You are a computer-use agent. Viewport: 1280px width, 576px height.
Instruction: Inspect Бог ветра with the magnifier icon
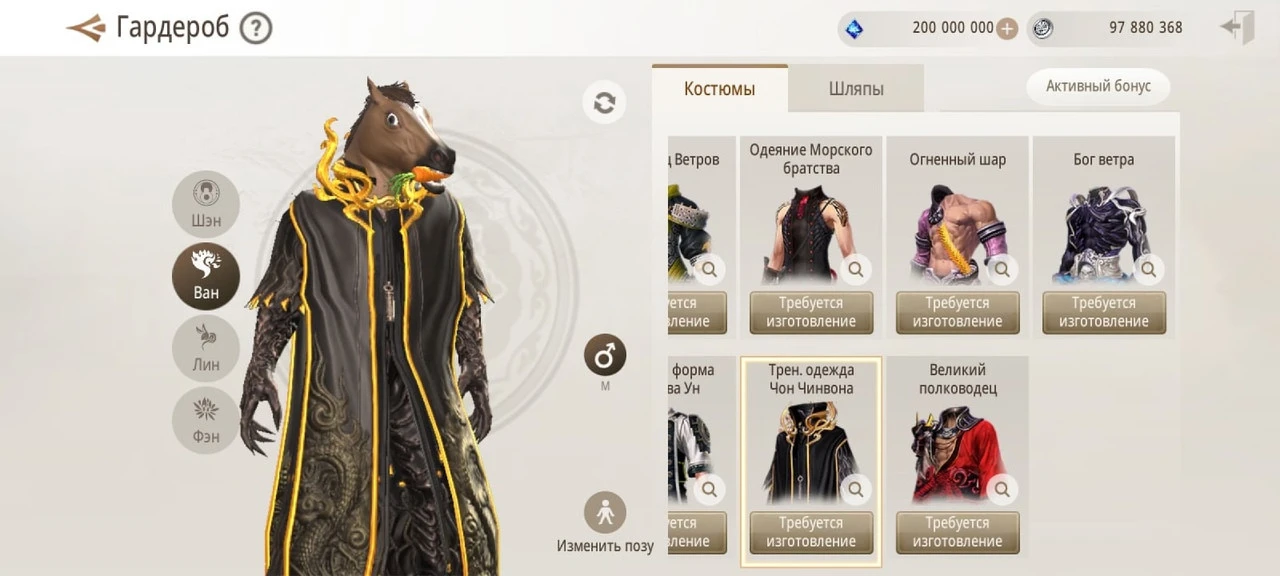click(1148, 269)
